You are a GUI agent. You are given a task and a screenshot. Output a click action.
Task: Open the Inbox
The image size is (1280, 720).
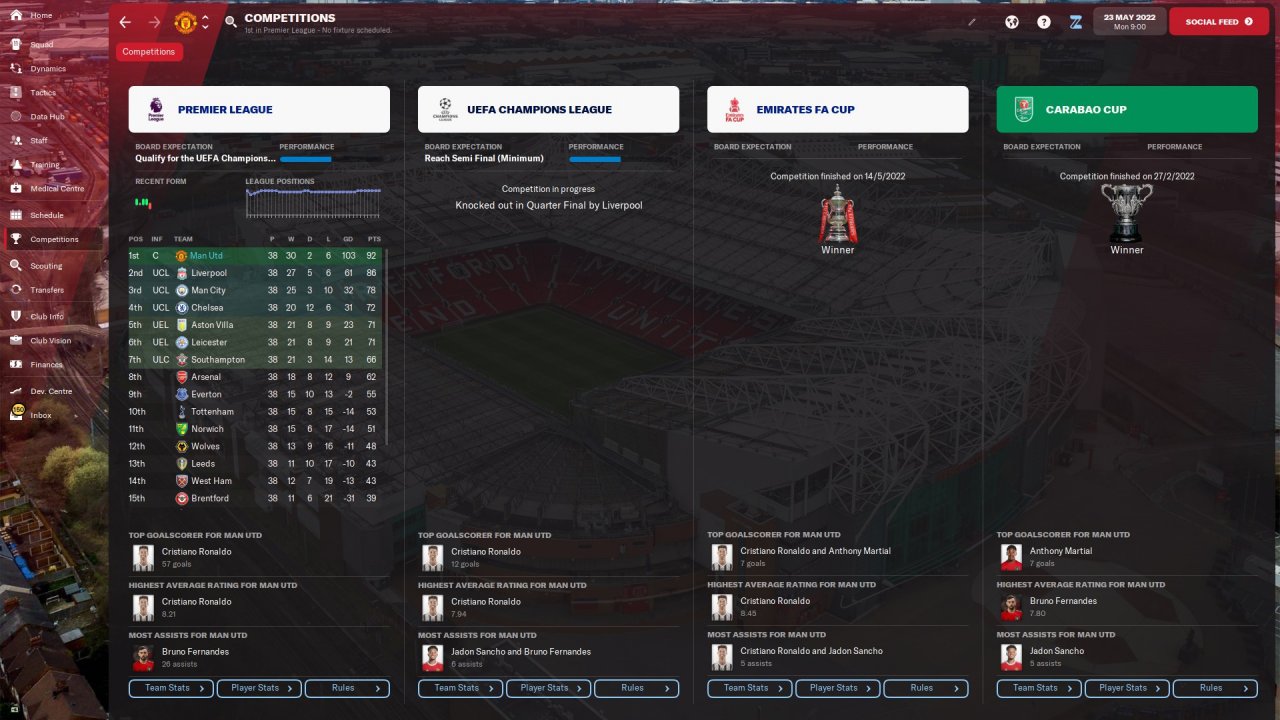tap(40, 415)
